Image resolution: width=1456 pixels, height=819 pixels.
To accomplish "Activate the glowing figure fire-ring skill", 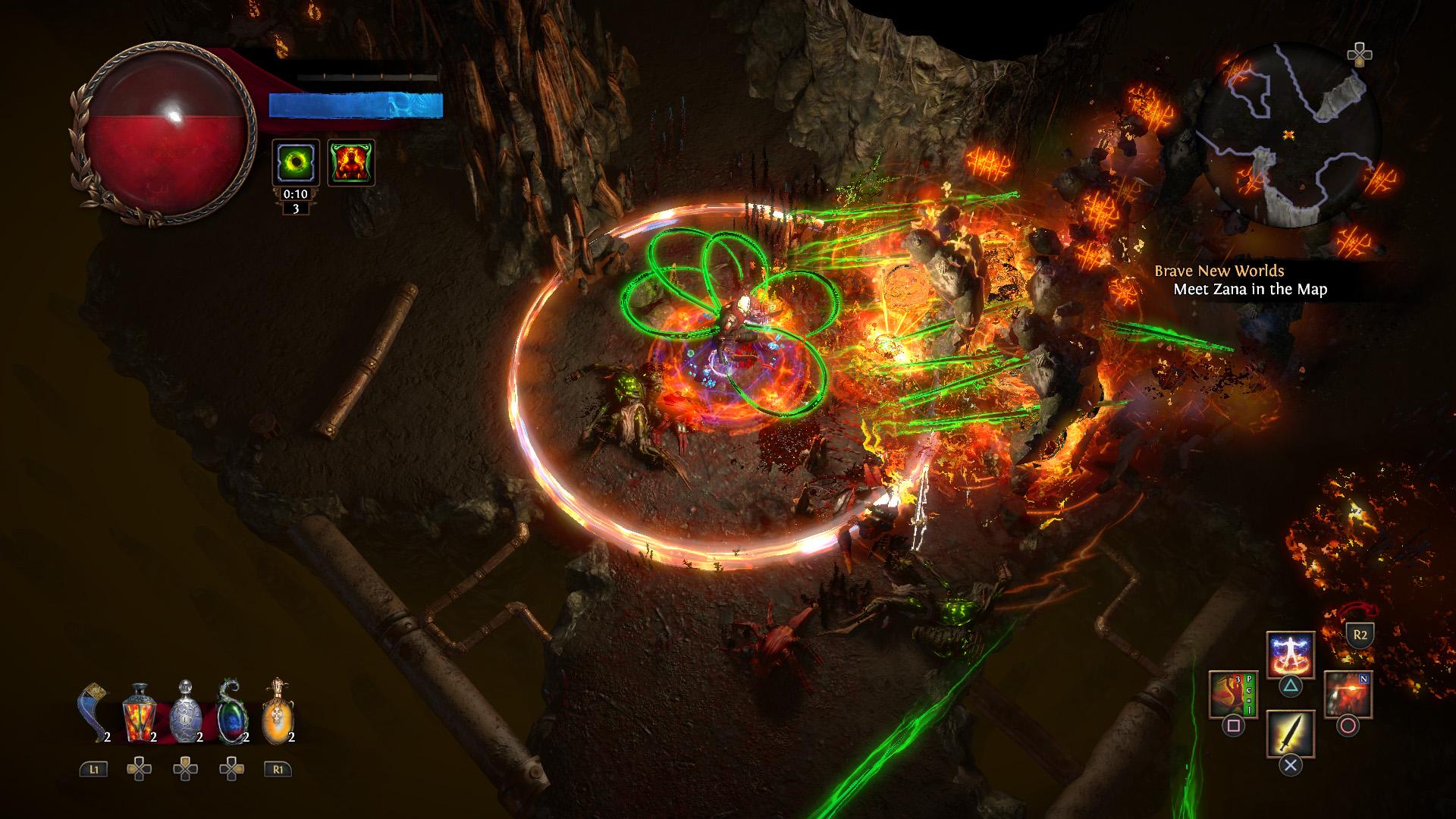I will point(1291,655).
